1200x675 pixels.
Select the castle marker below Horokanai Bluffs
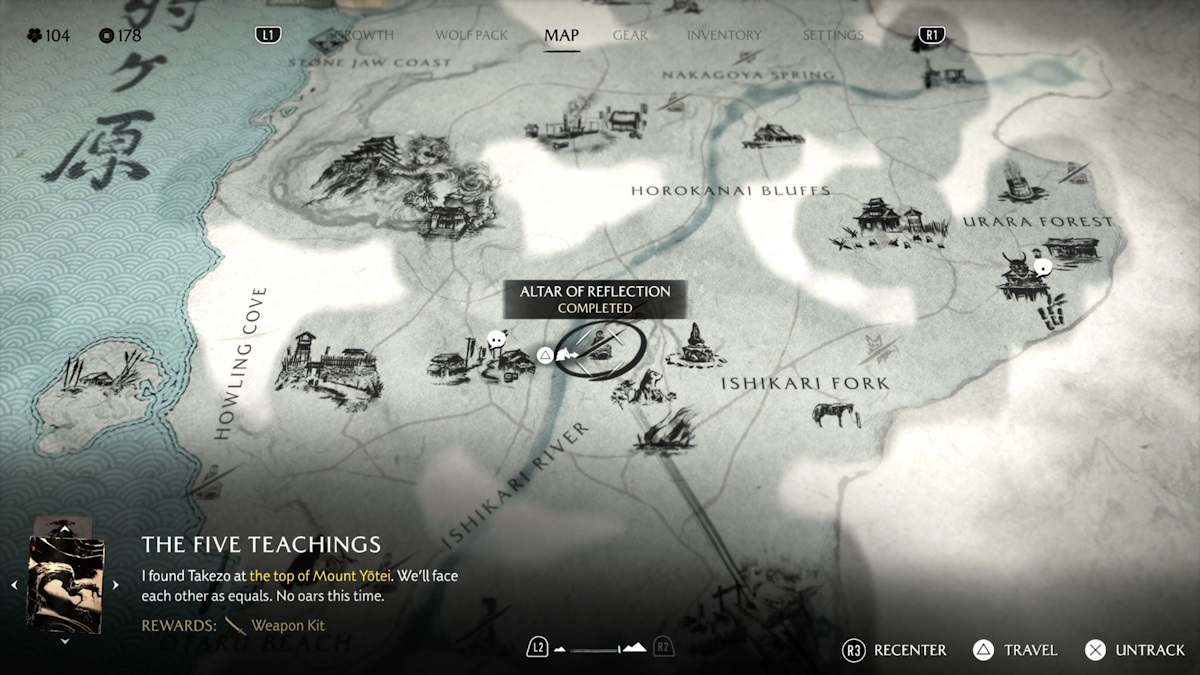pyautogui.click(x=885, y=224)
